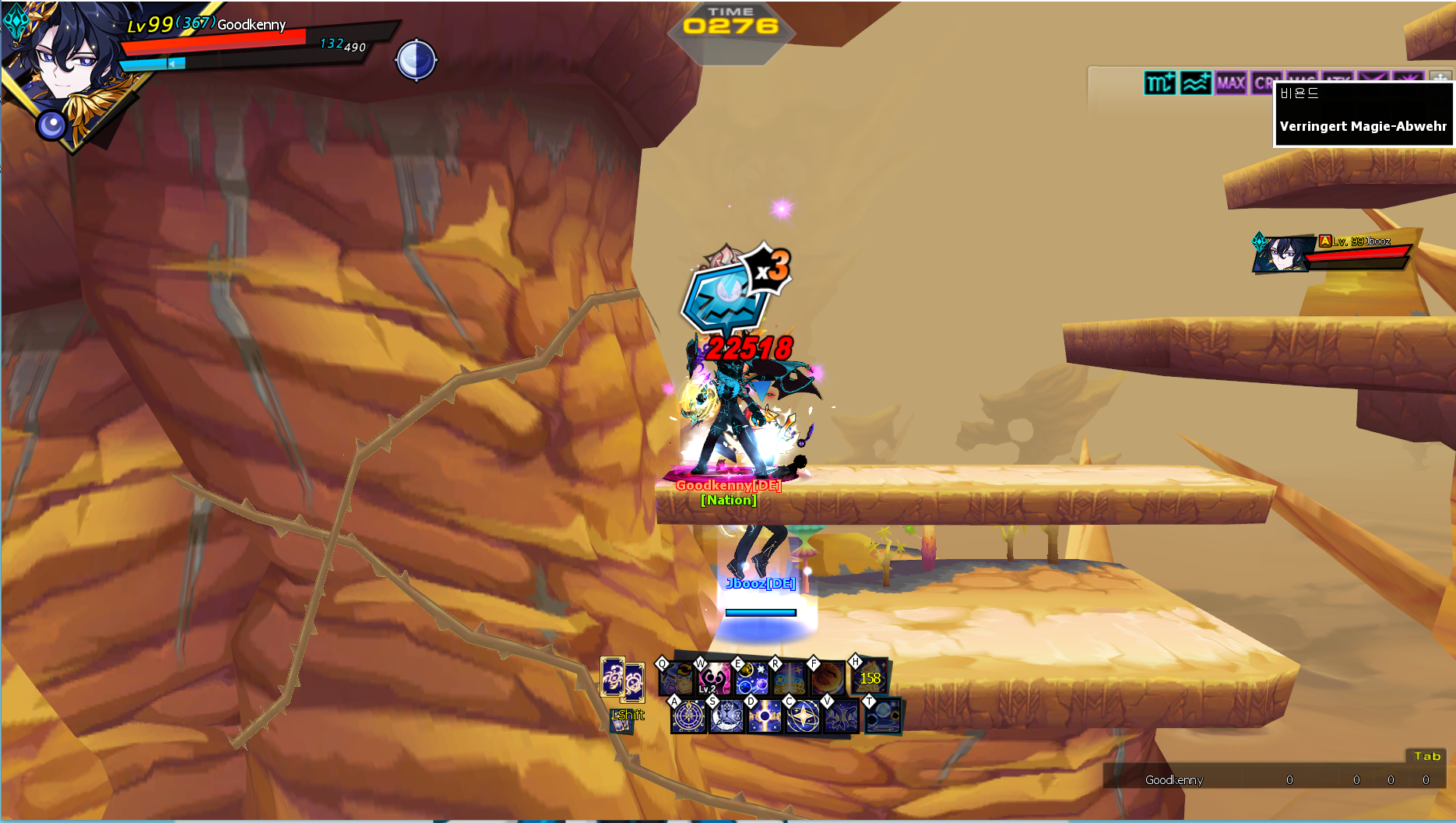The height and width of the screenshot is (823, 1456).
Task: Open the LShift card deck icon
Action: click(621, 723)
